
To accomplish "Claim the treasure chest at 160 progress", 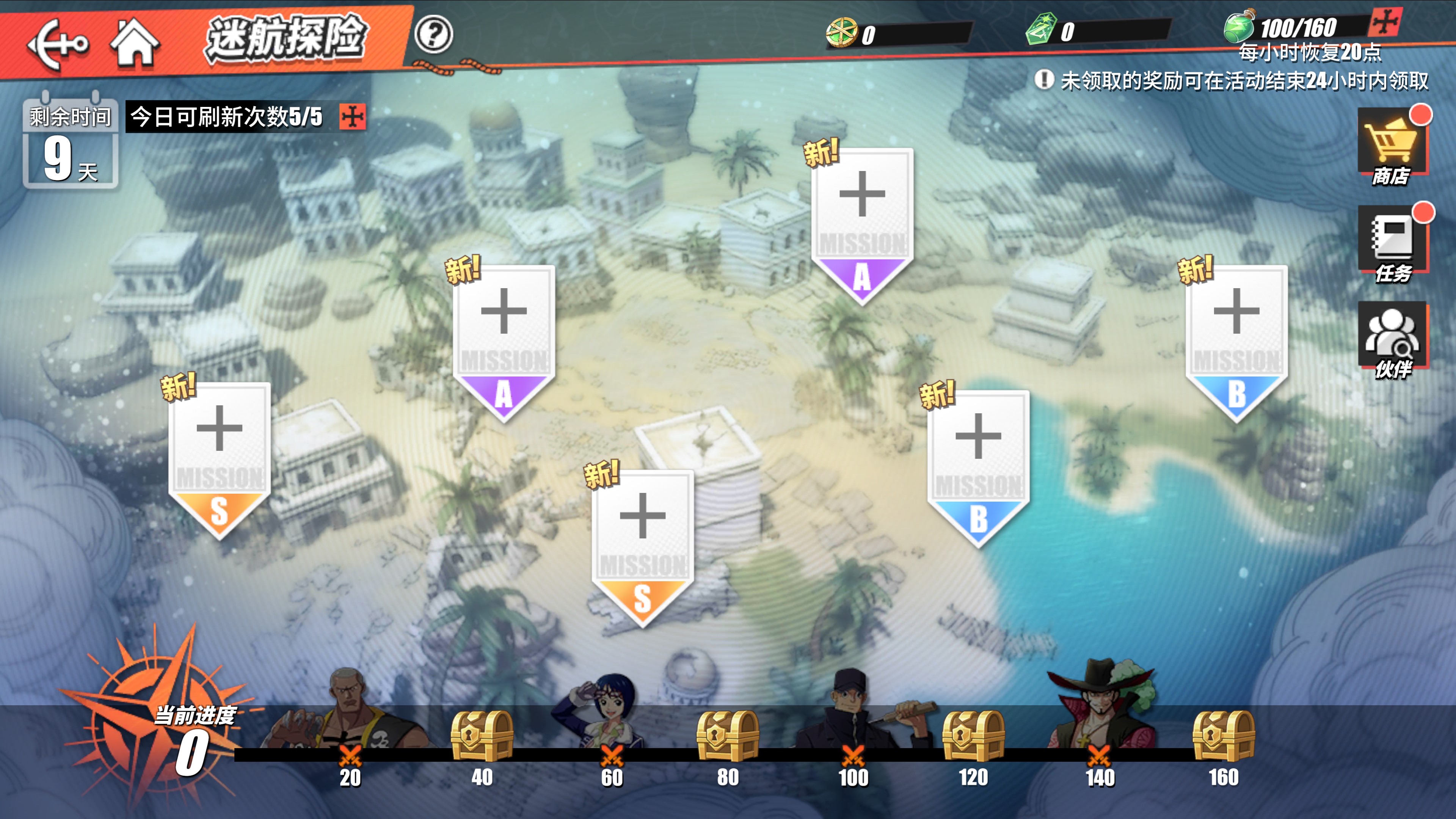I will [1223, 735].
